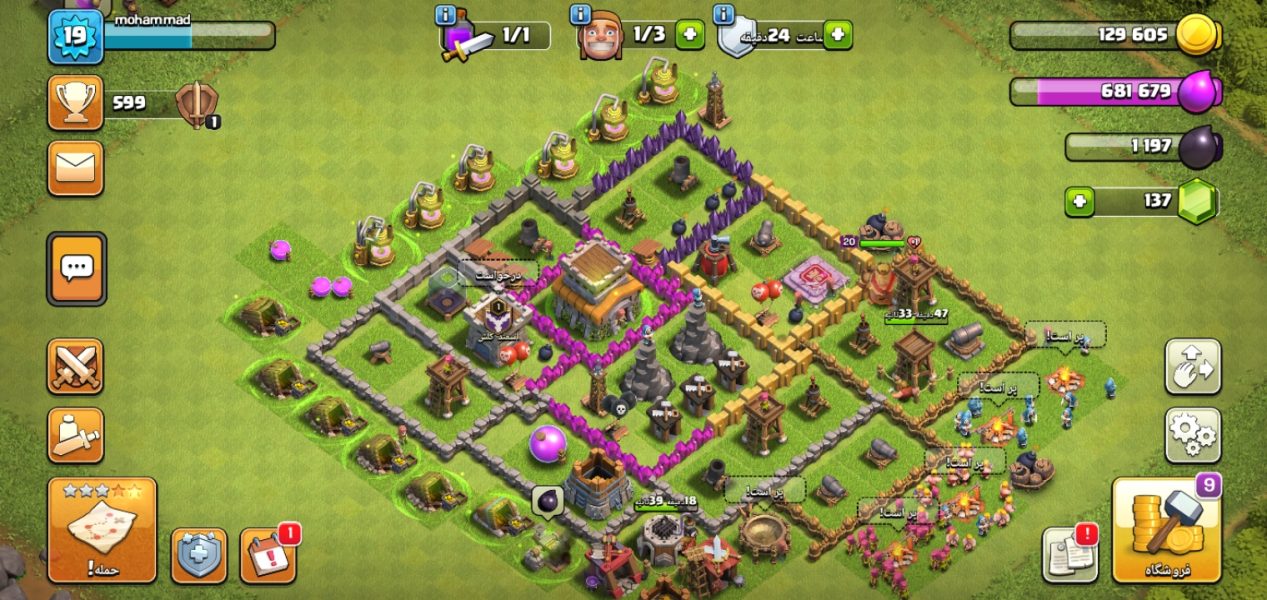The height and width of the screenshot is (600, 1267).
Task: Open the Settings gear menu
Action: pyautogui.click(x=1192, y=435)
